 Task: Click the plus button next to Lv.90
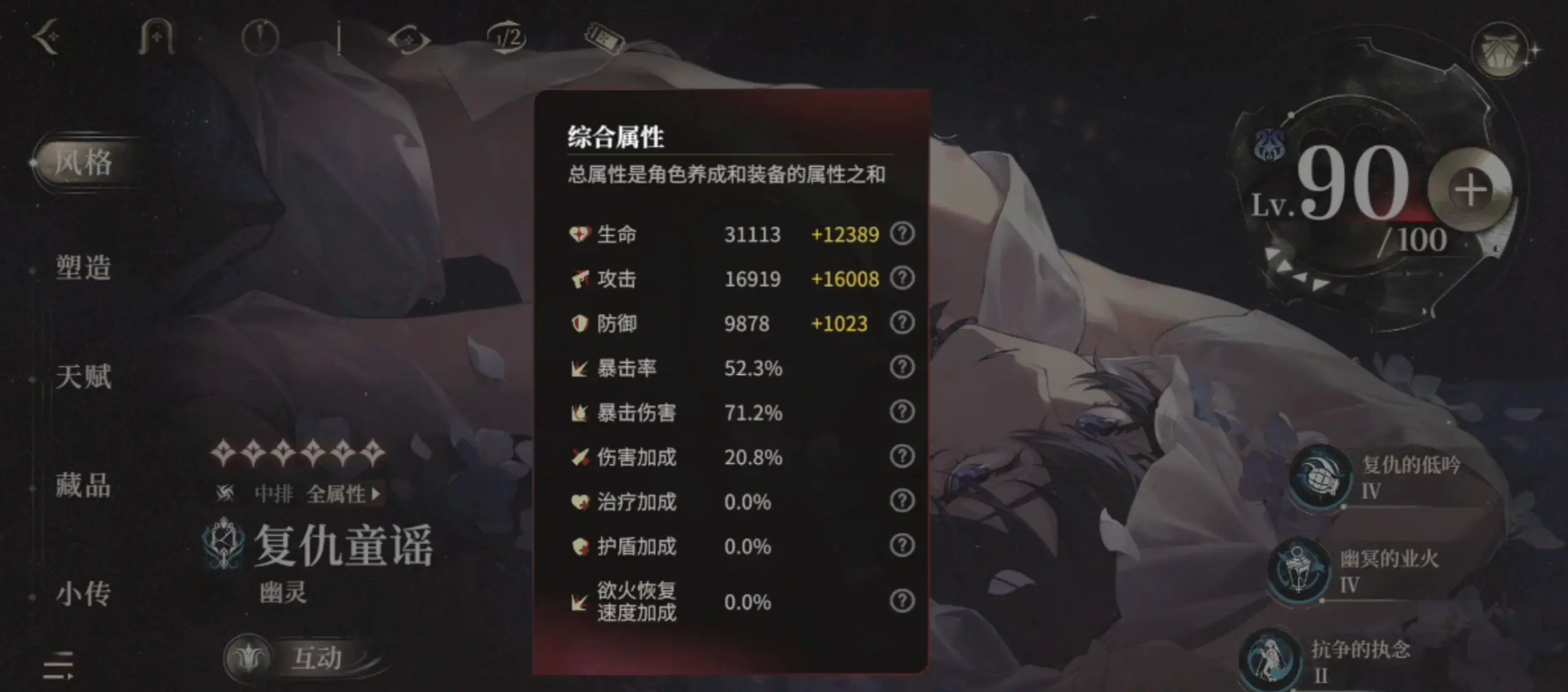click(1469, 191)
